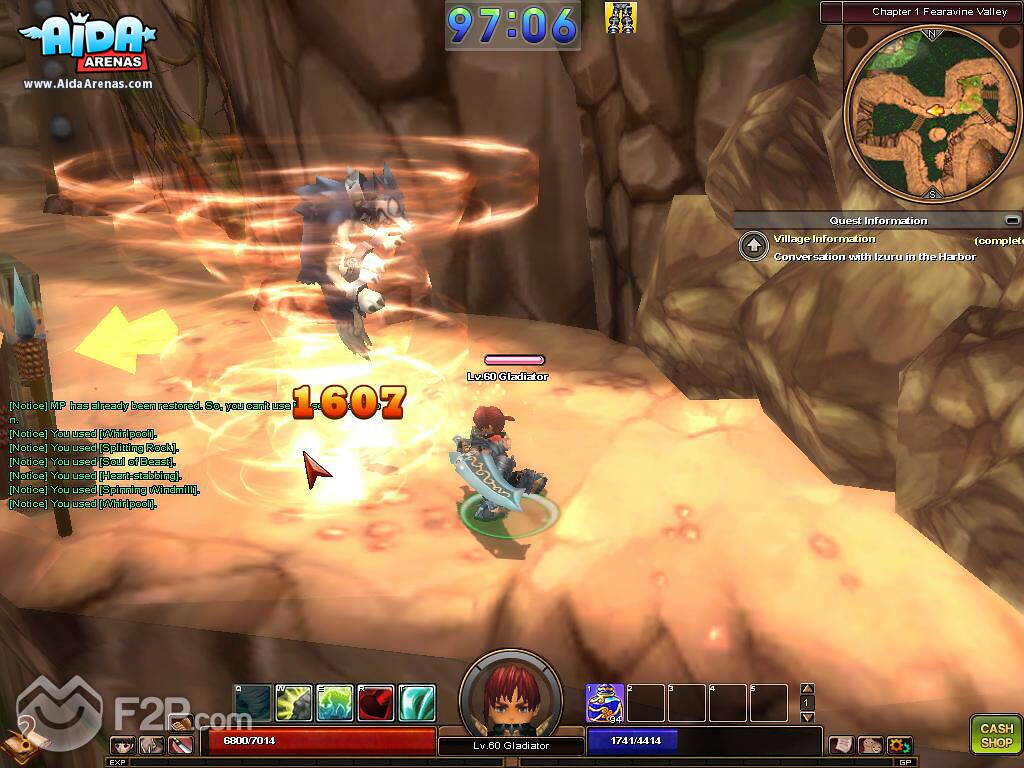The image size is (1024, 768).
Task: Open the Cash Shop
Action: point(995,735)
